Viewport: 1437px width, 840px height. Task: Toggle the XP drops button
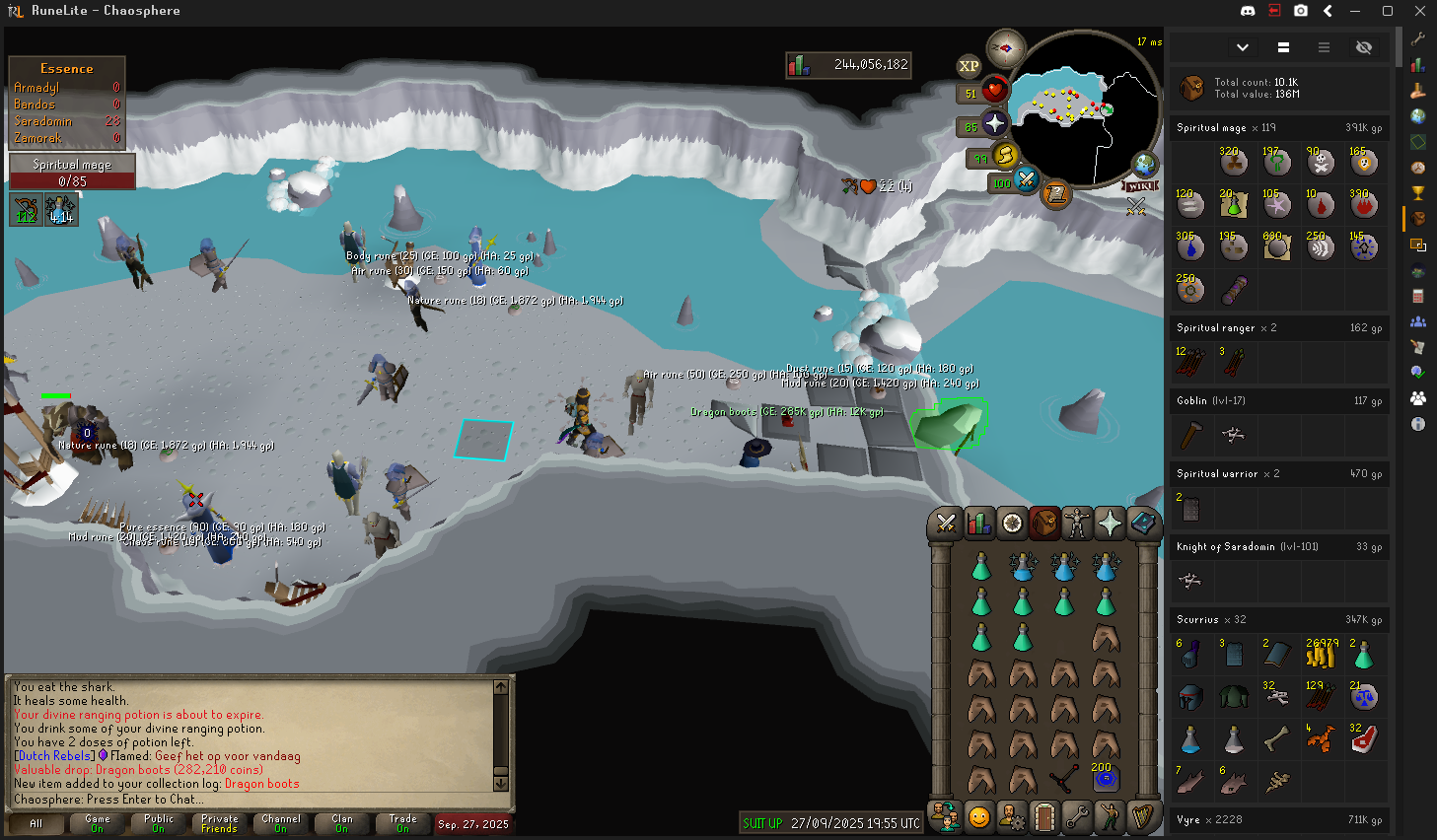tap(969, 66)
